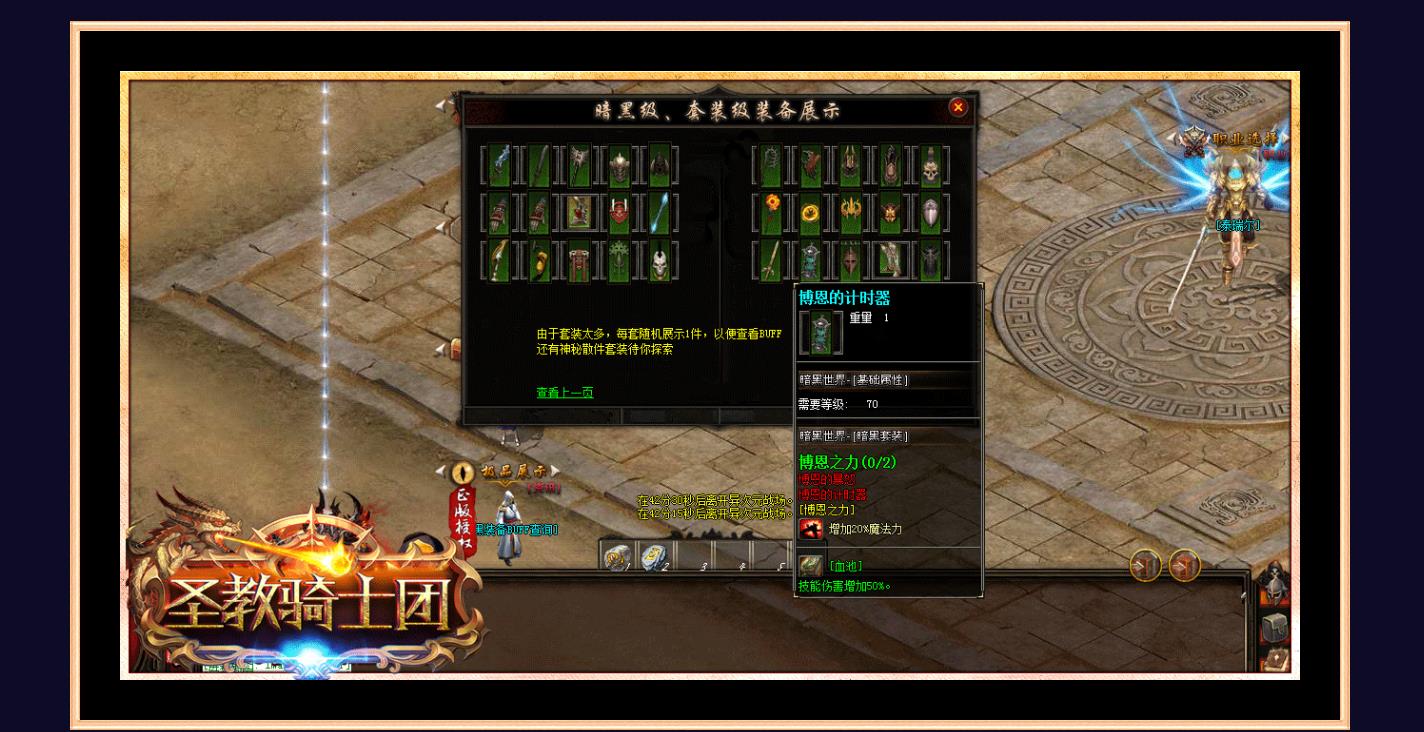Select the silver oval shield item
The image size is (1424, 732).
tap(930, 212)
